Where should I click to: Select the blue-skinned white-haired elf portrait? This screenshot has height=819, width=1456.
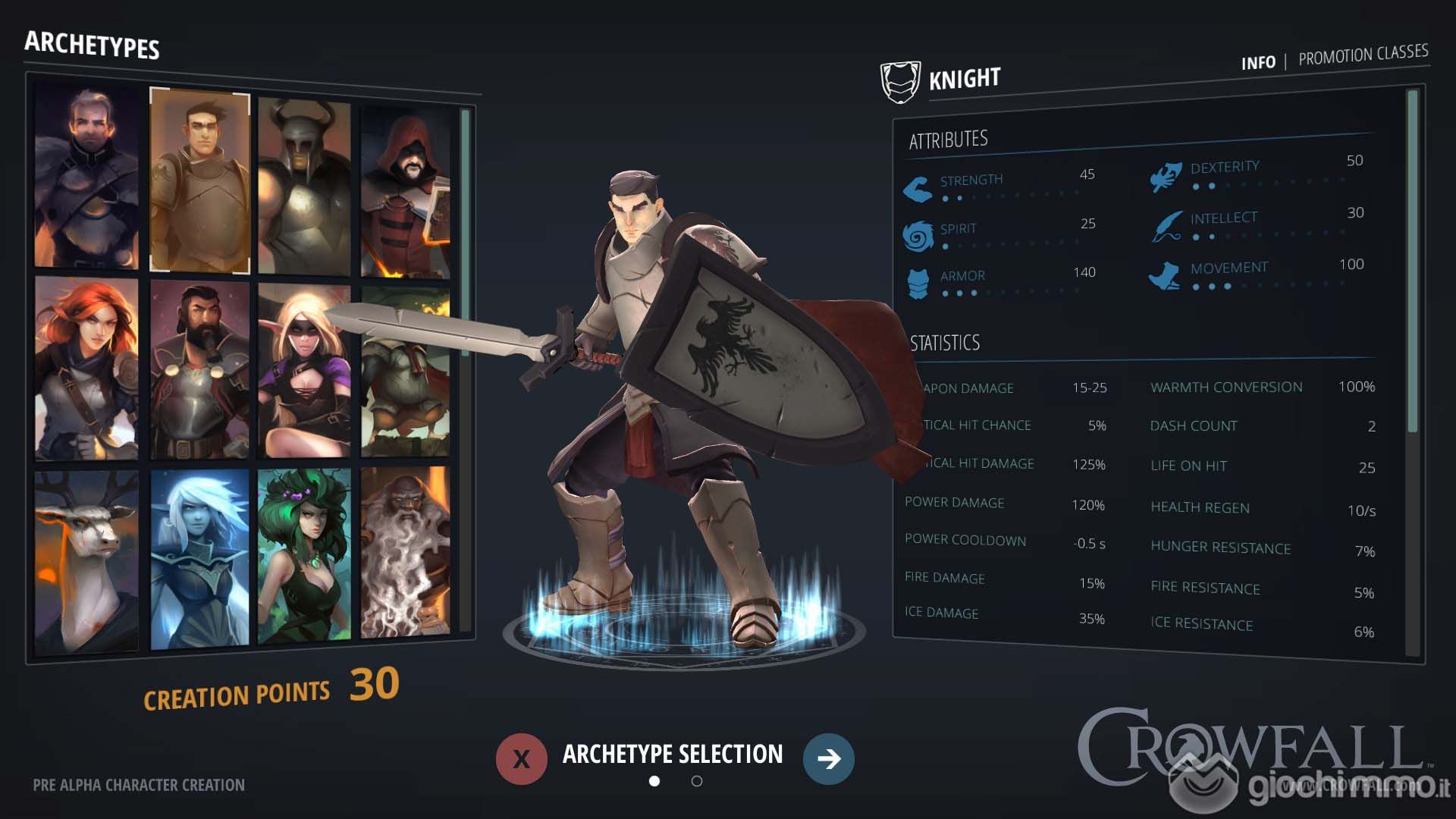[x=199, y=560]
